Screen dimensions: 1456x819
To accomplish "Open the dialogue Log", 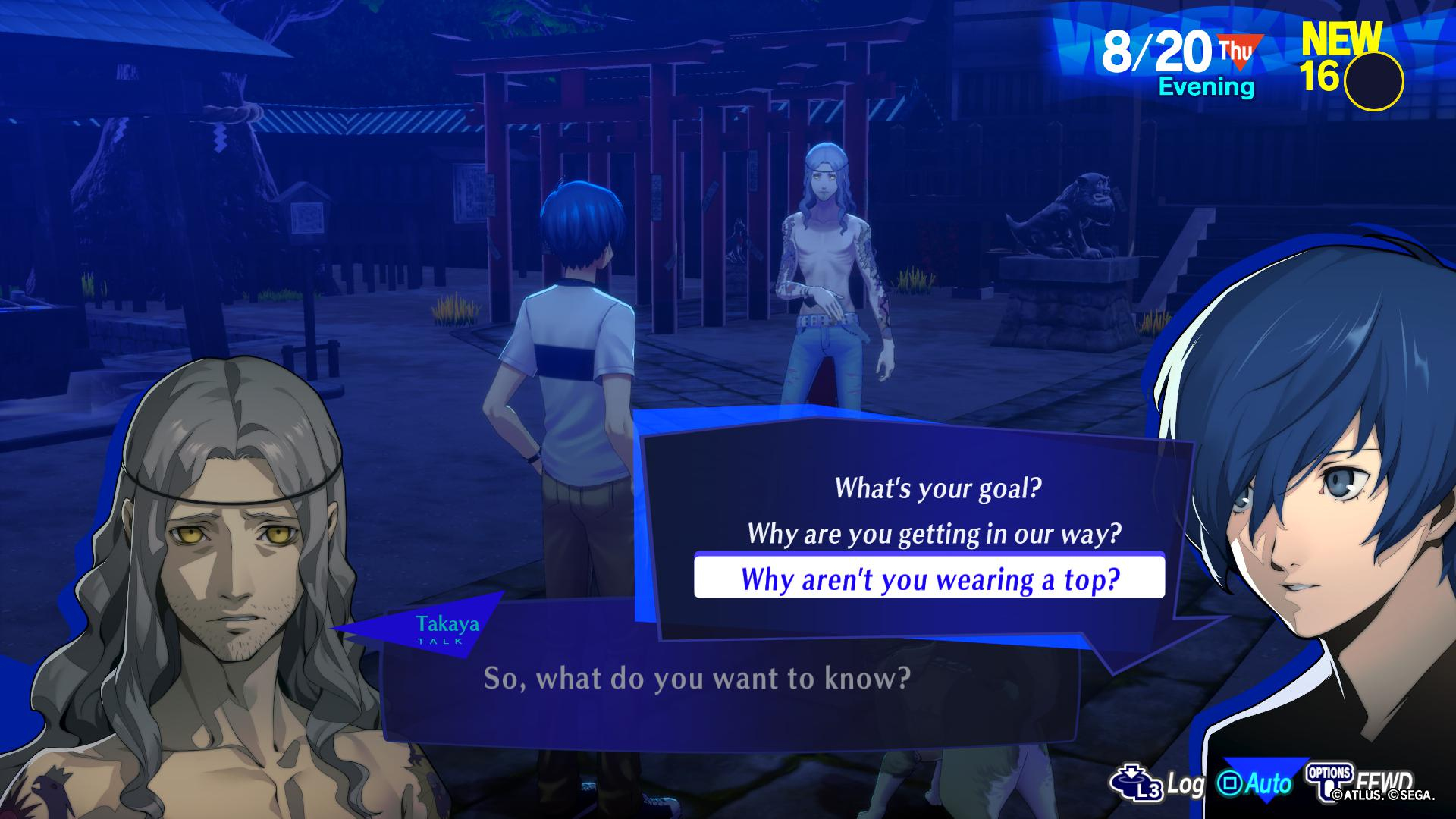I will point(1158,784).
